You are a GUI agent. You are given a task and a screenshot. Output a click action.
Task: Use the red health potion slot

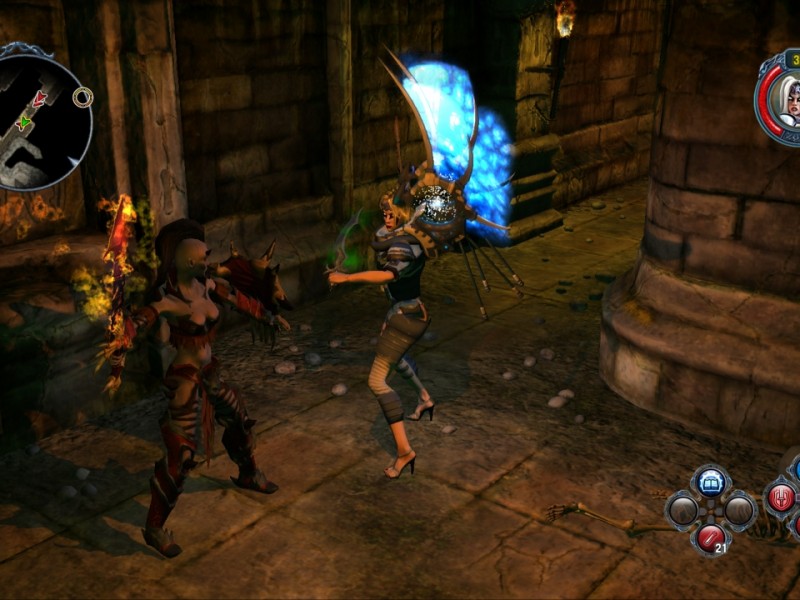click(x=711, y=537)
